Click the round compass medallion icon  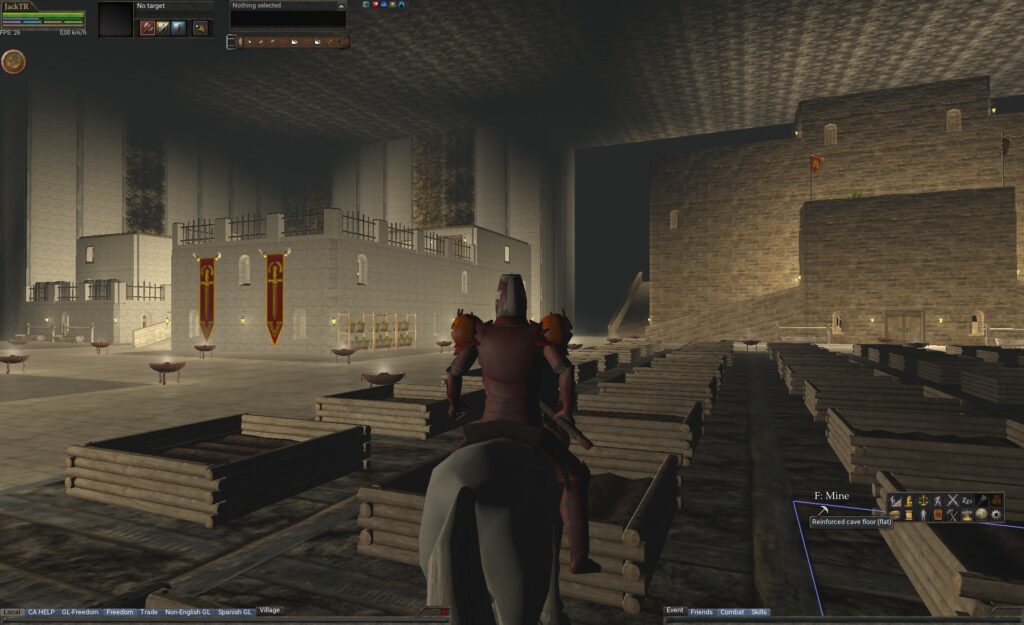[13, 62]
